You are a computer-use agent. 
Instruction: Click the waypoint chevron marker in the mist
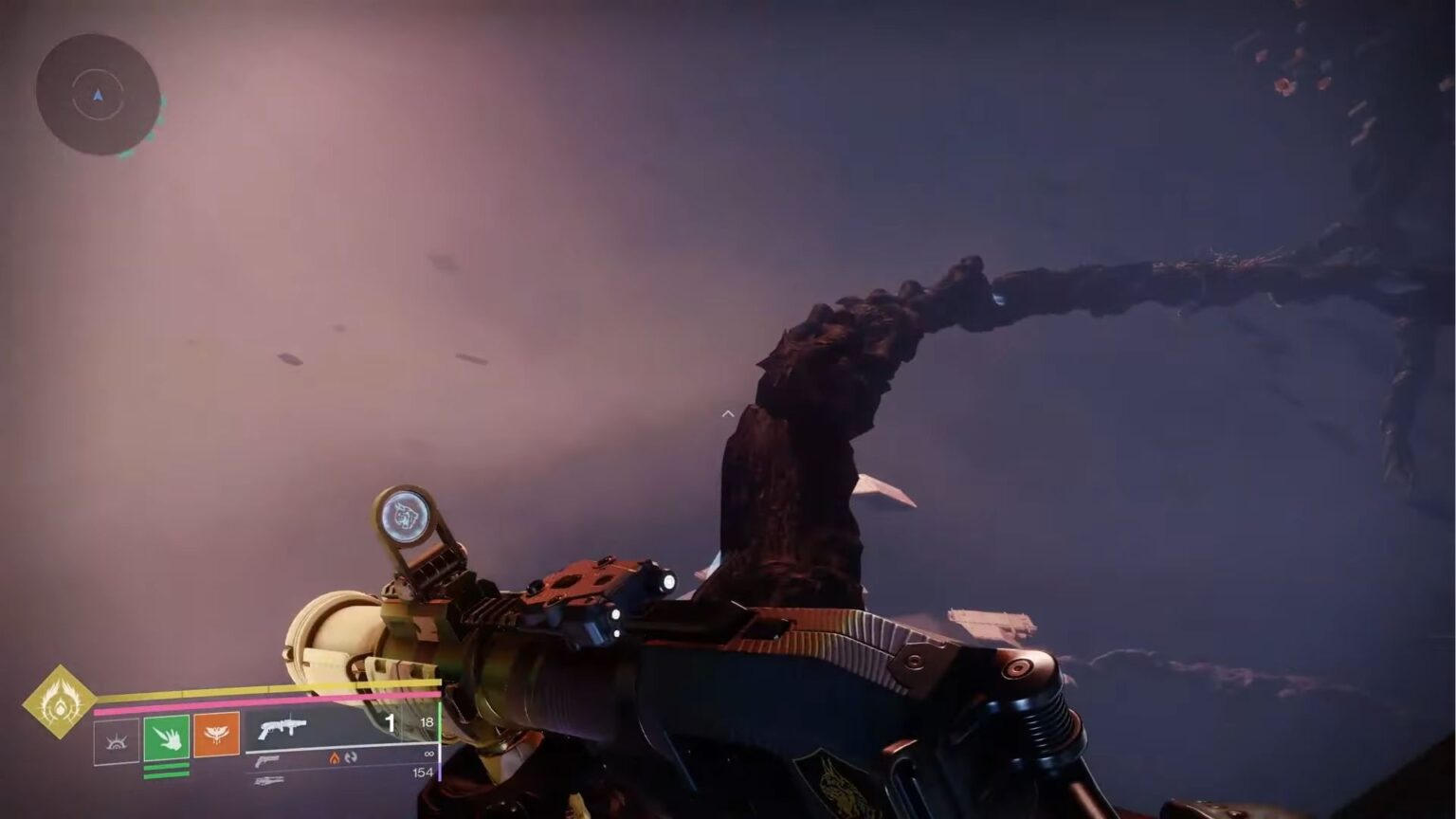[728, 413]
